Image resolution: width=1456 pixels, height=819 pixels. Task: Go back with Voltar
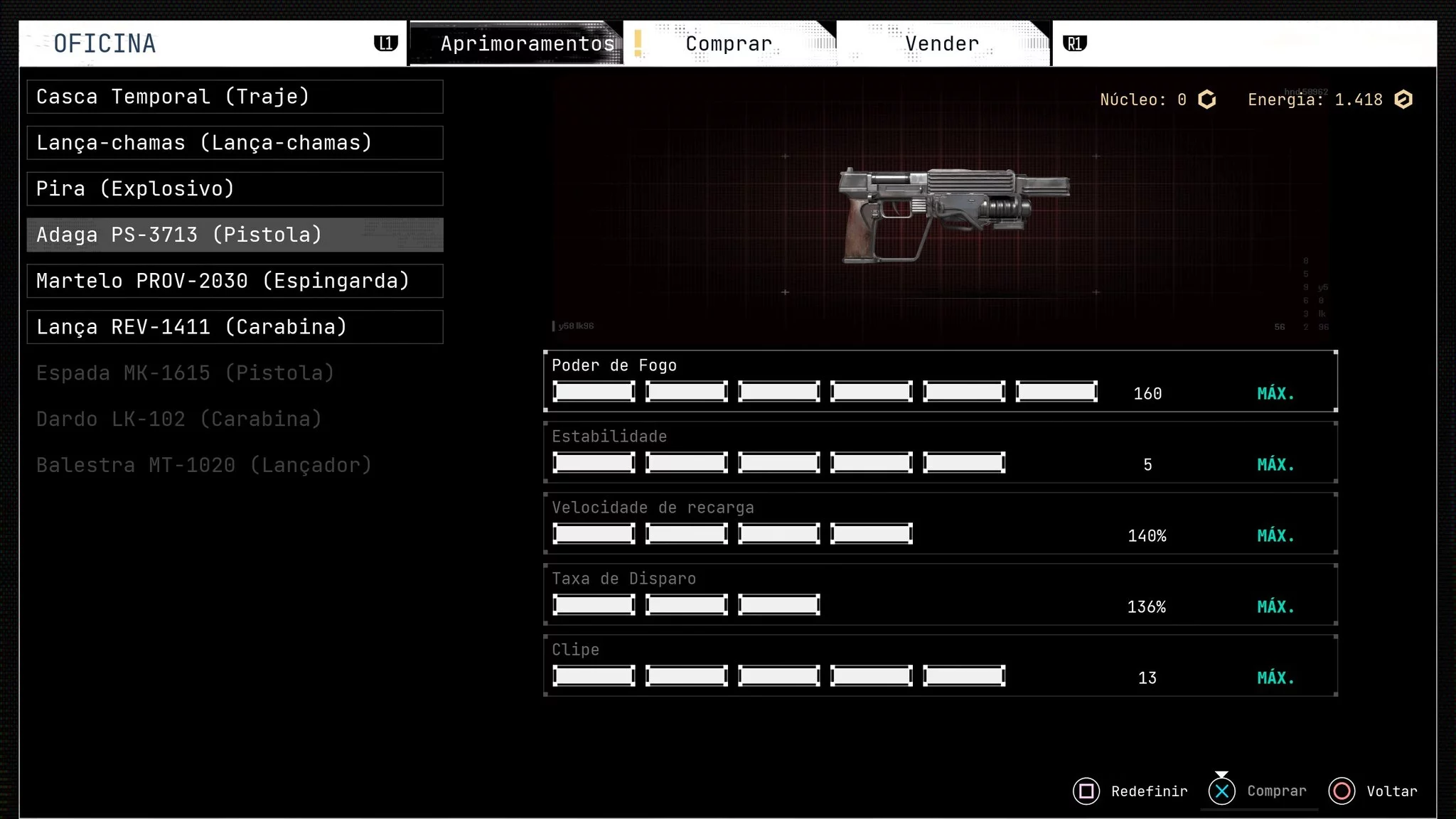click(x=1374, y=791)
